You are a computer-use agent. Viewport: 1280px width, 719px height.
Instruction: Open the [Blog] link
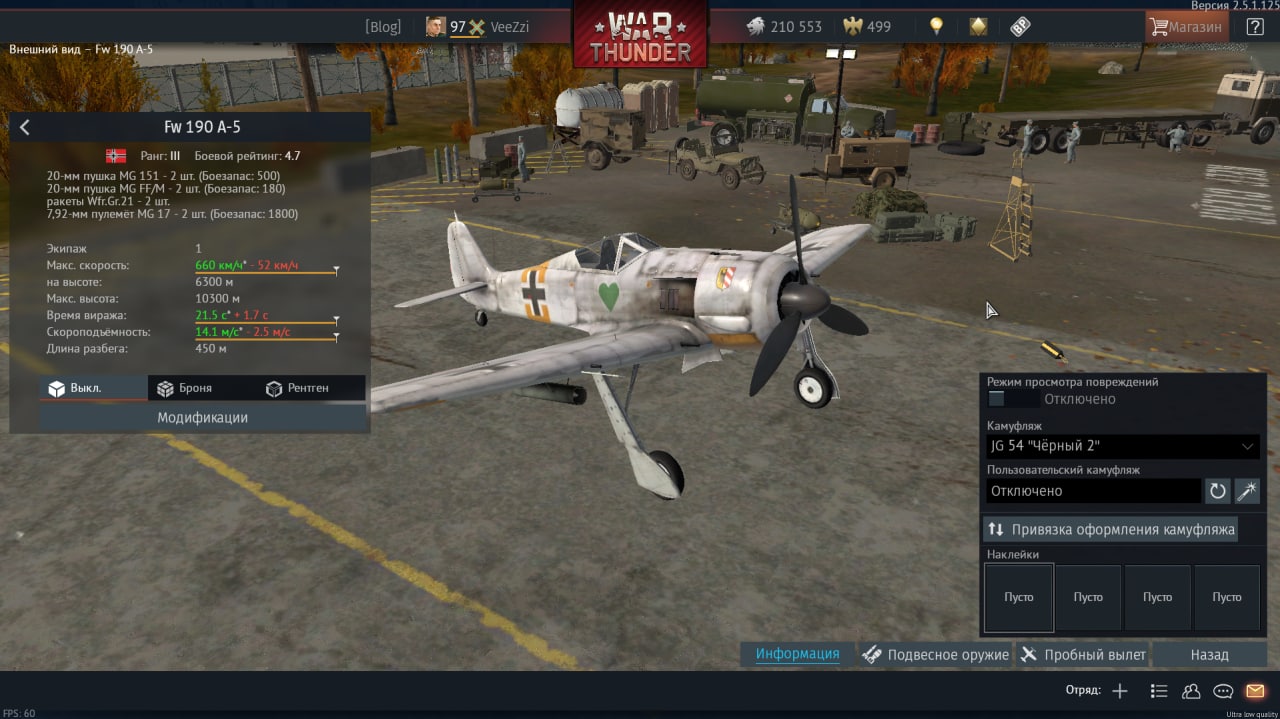tap(383, 27)
